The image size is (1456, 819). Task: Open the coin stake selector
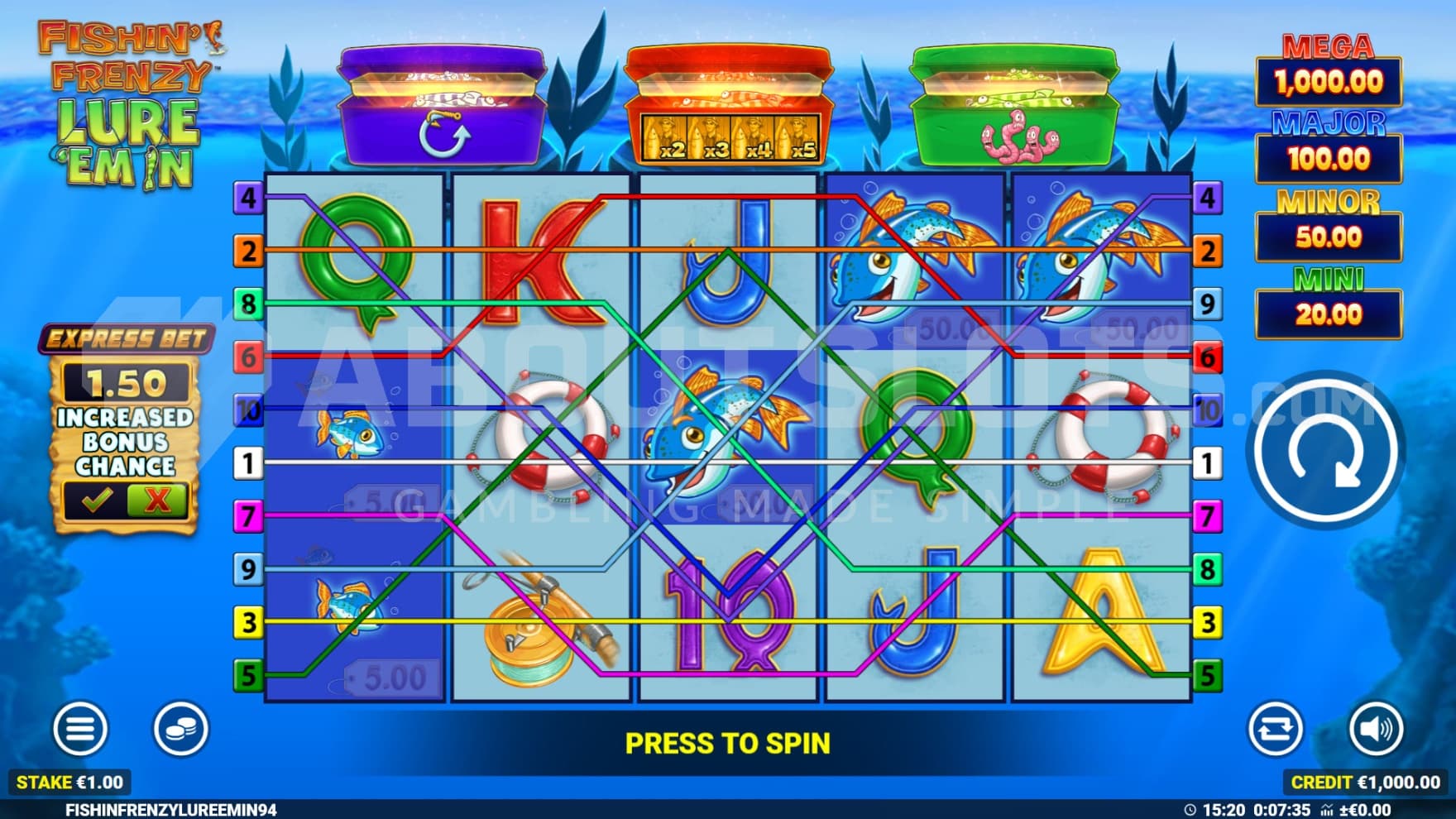[180, 729]
